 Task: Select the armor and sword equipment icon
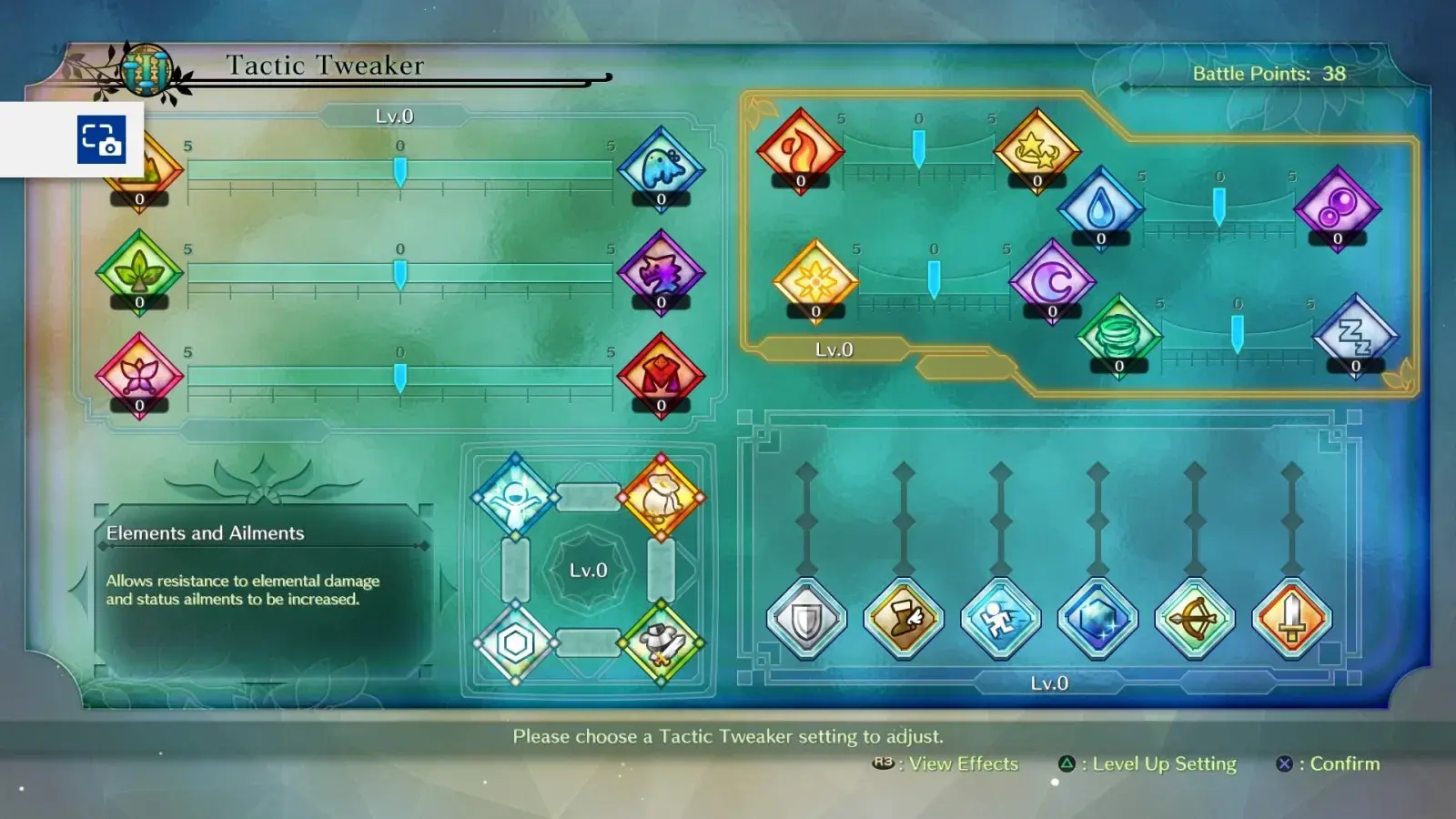click(662, 643)
